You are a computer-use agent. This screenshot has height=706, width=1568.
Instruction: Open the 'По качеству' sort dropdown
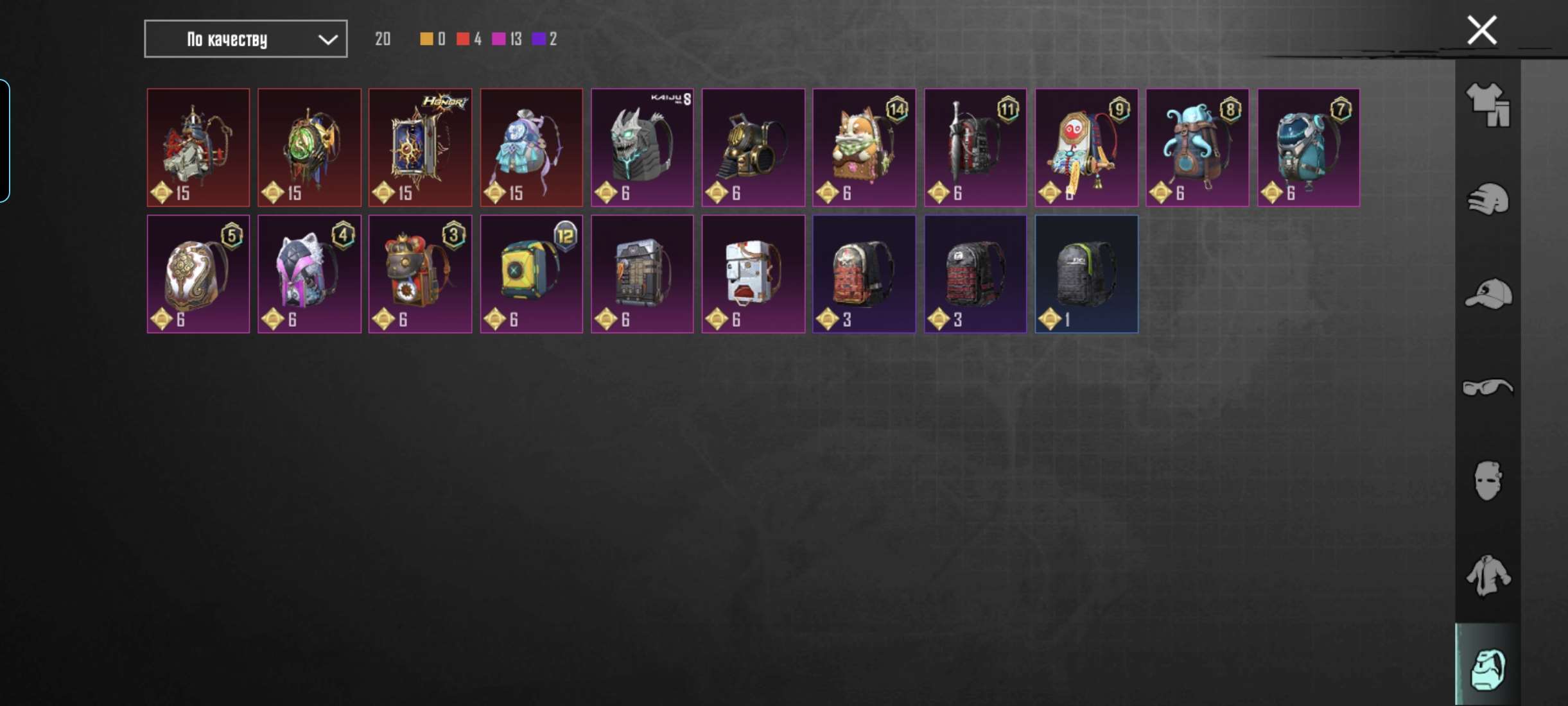(245, 39)
